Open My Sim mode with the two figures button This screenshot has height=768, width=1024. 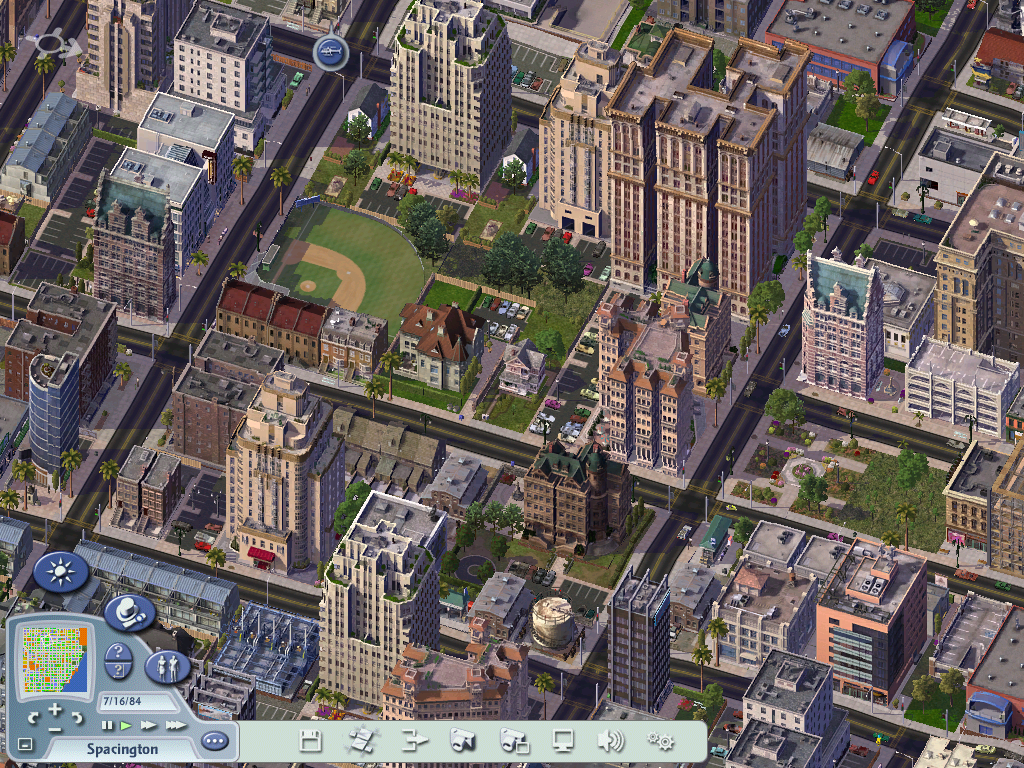[x=167, y=667]
